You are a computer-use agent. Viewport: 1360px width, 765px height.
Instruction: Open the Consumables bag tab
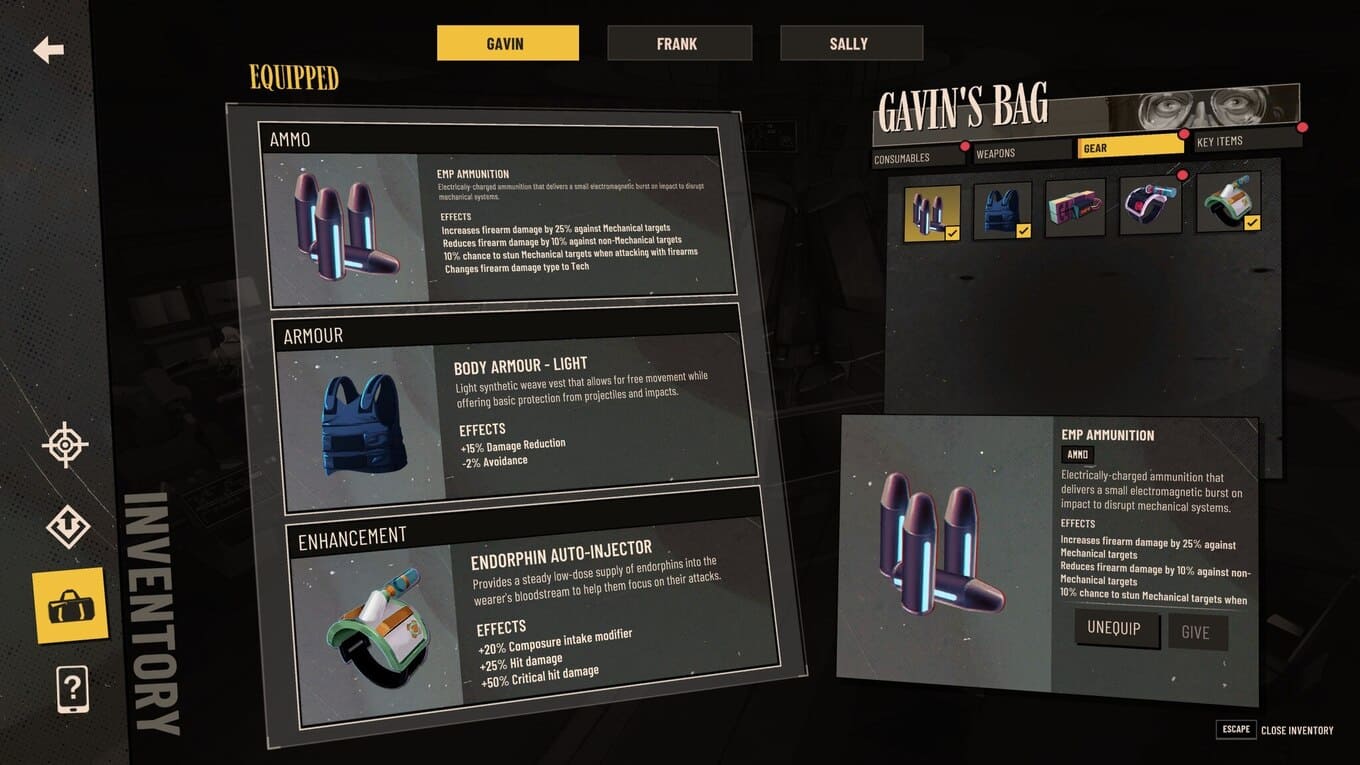tap(915, 157)
